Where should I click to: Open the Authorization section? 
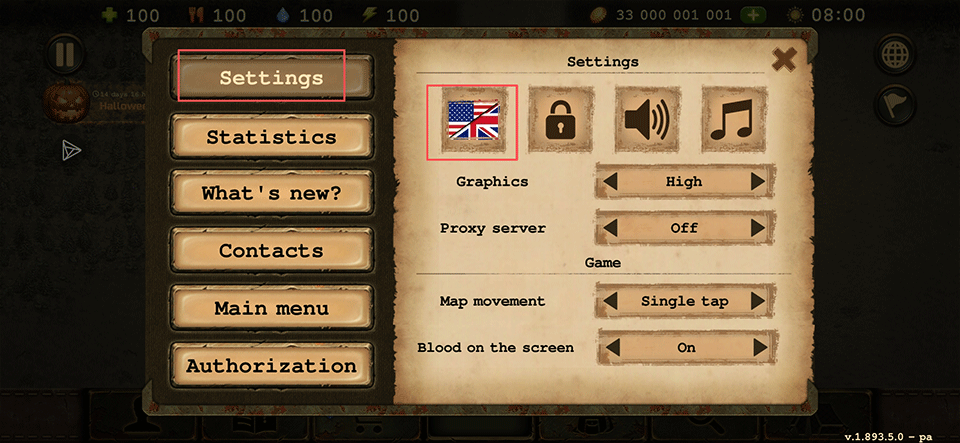271,366
